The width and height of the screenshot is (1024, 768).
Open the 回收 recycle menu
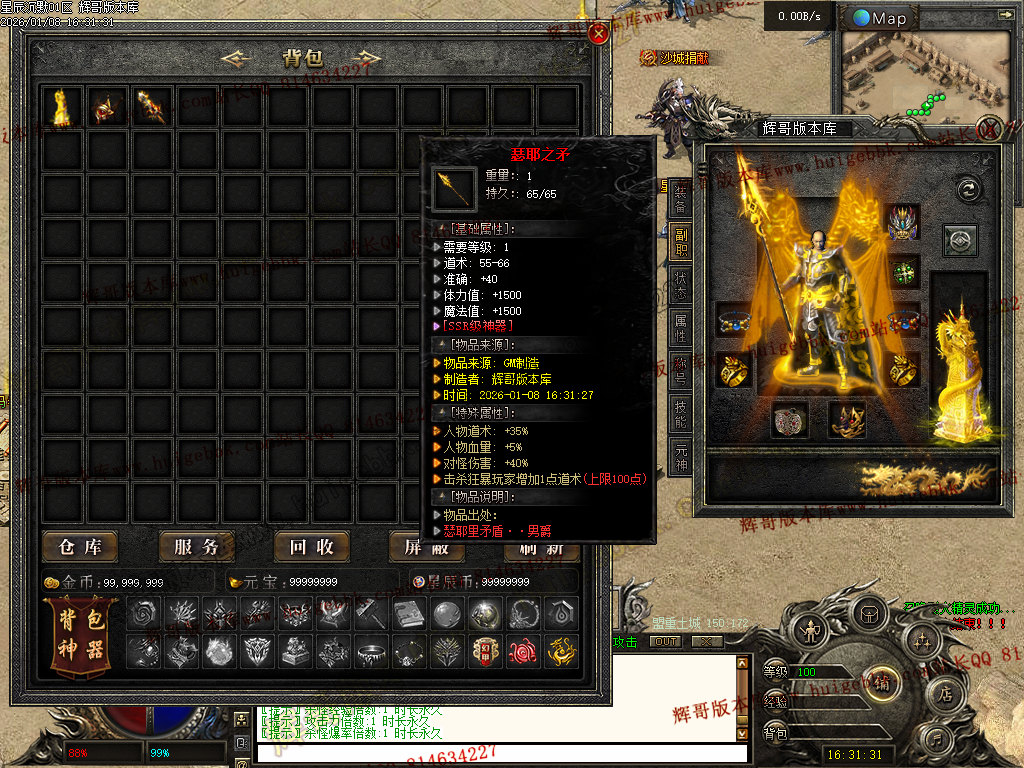[x=312, y=547]
